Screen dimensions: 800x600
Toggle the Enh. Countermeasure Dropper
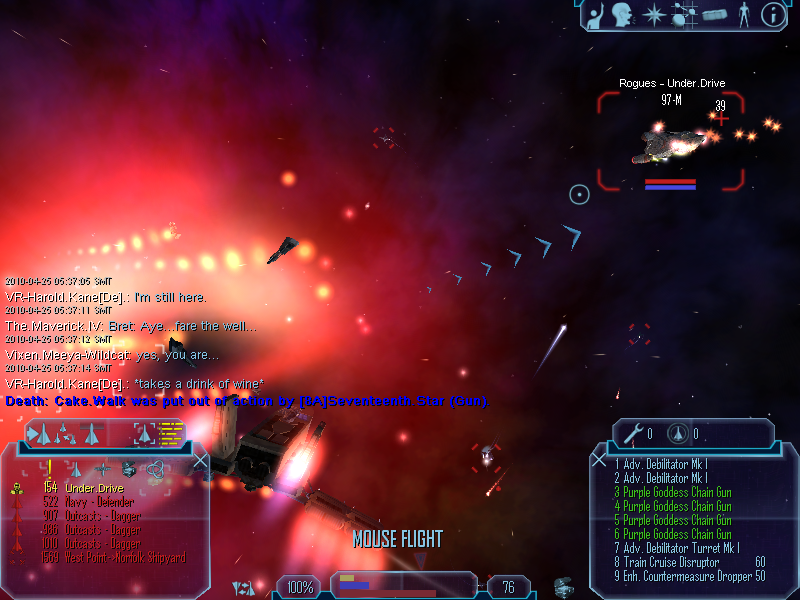(x=690, y=576)
